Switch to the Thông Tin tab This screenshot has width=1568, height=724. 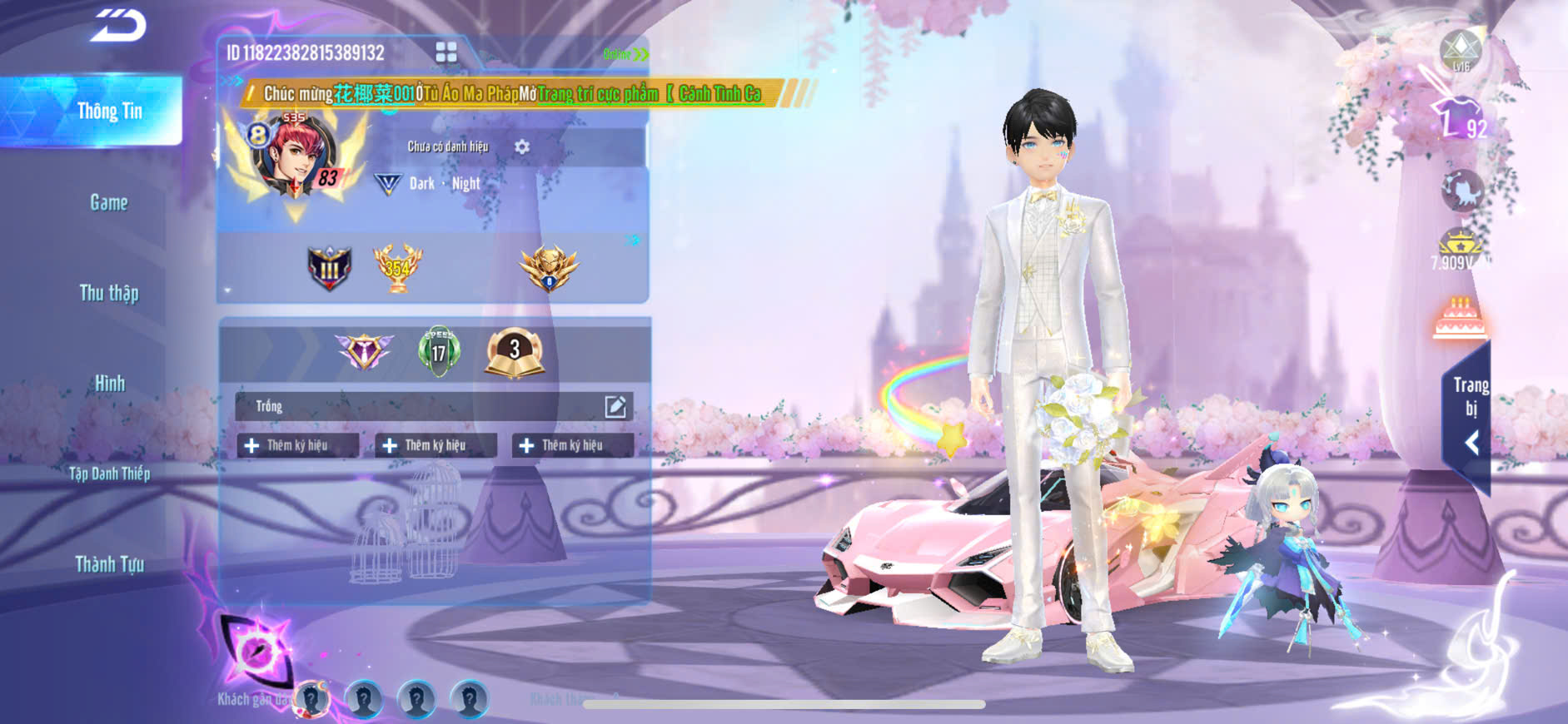click(x=109, y=111)
